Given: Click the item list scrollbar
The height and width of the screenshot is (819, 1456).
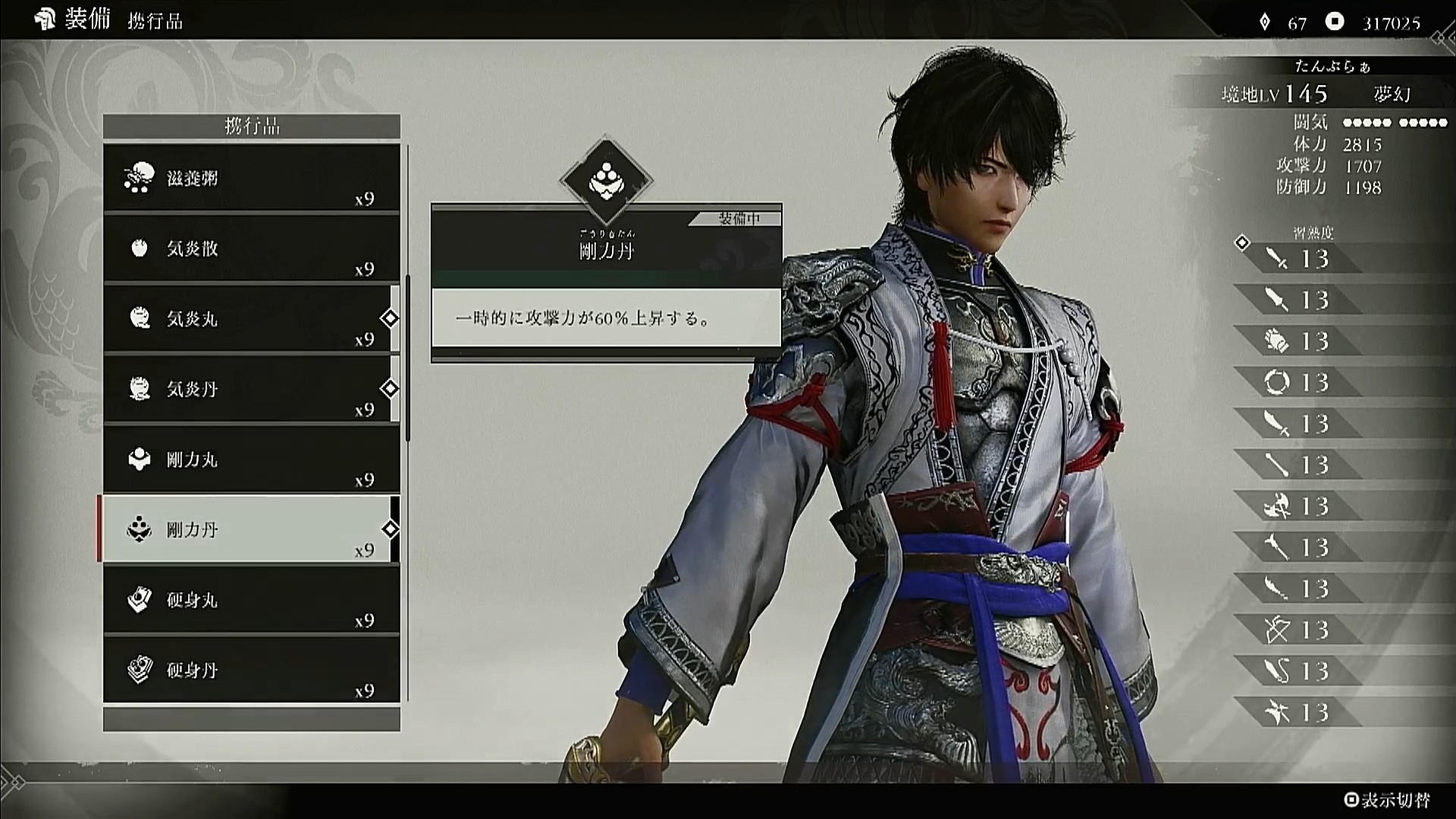Looking at the screenshot, I should click(x=408, y=356).
